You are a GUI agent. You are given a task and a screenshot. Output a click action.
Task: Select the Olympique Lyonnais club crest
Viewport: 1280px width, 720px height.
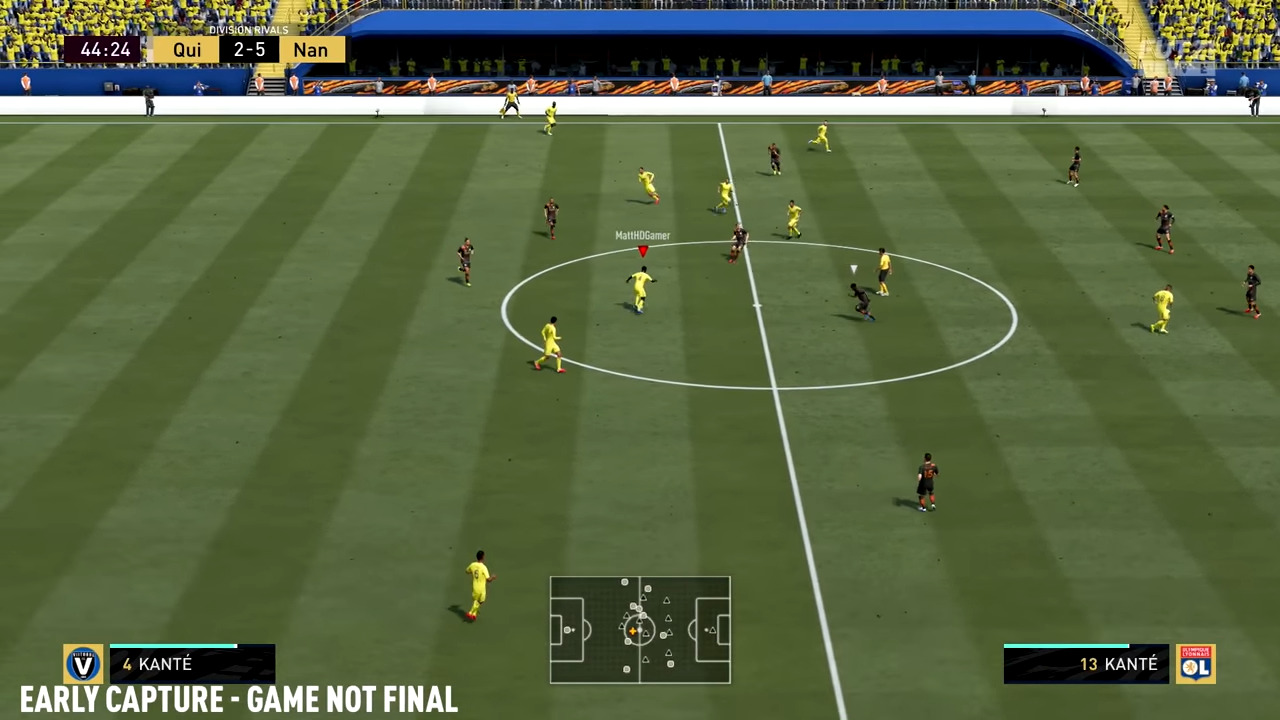[1195, 664]
